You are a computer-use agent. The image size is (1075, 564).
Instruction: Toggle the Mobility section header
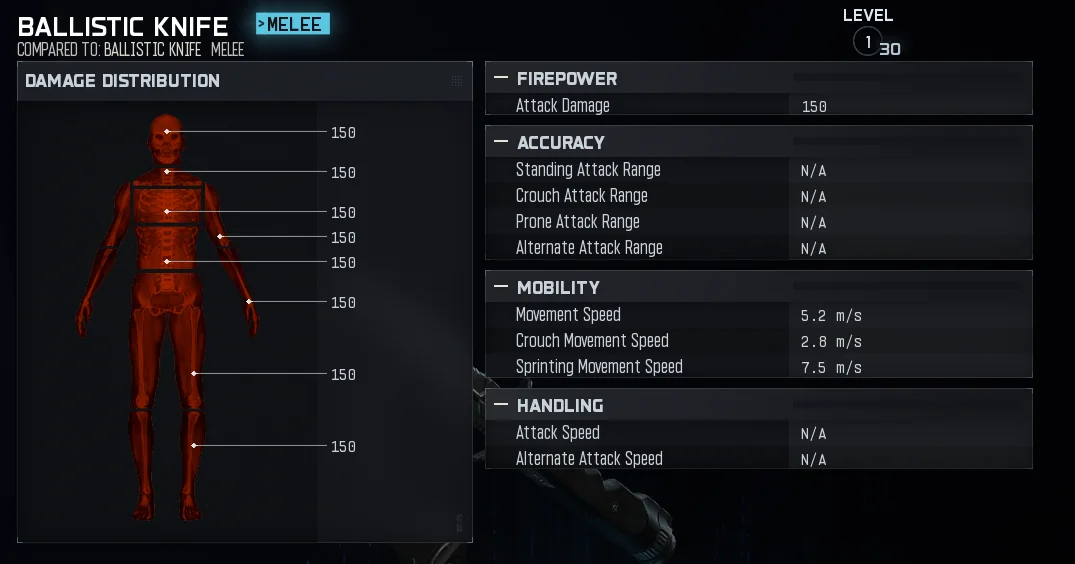point(501,287)
